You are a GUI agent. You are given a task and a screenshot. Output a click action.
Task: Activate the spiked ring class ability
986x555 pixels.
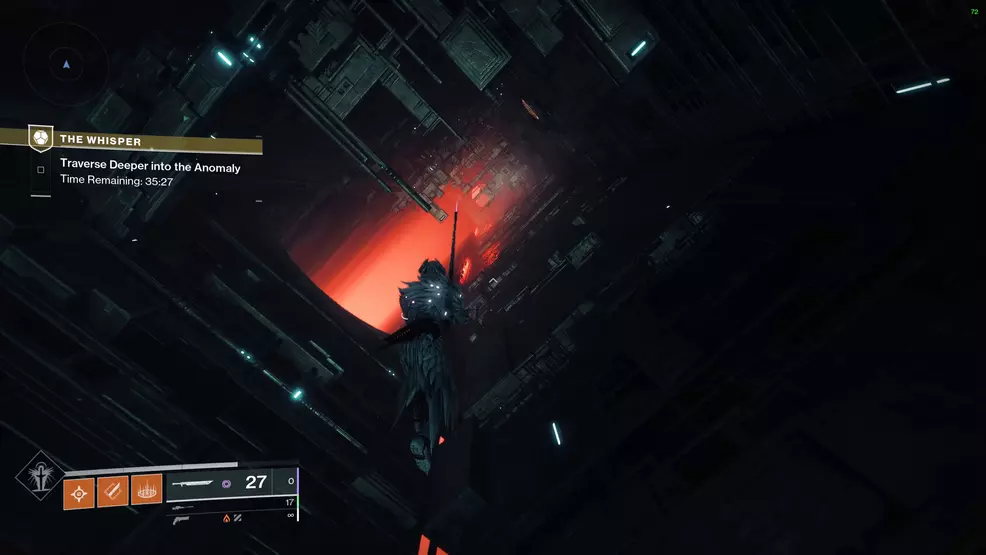(147, 491)
